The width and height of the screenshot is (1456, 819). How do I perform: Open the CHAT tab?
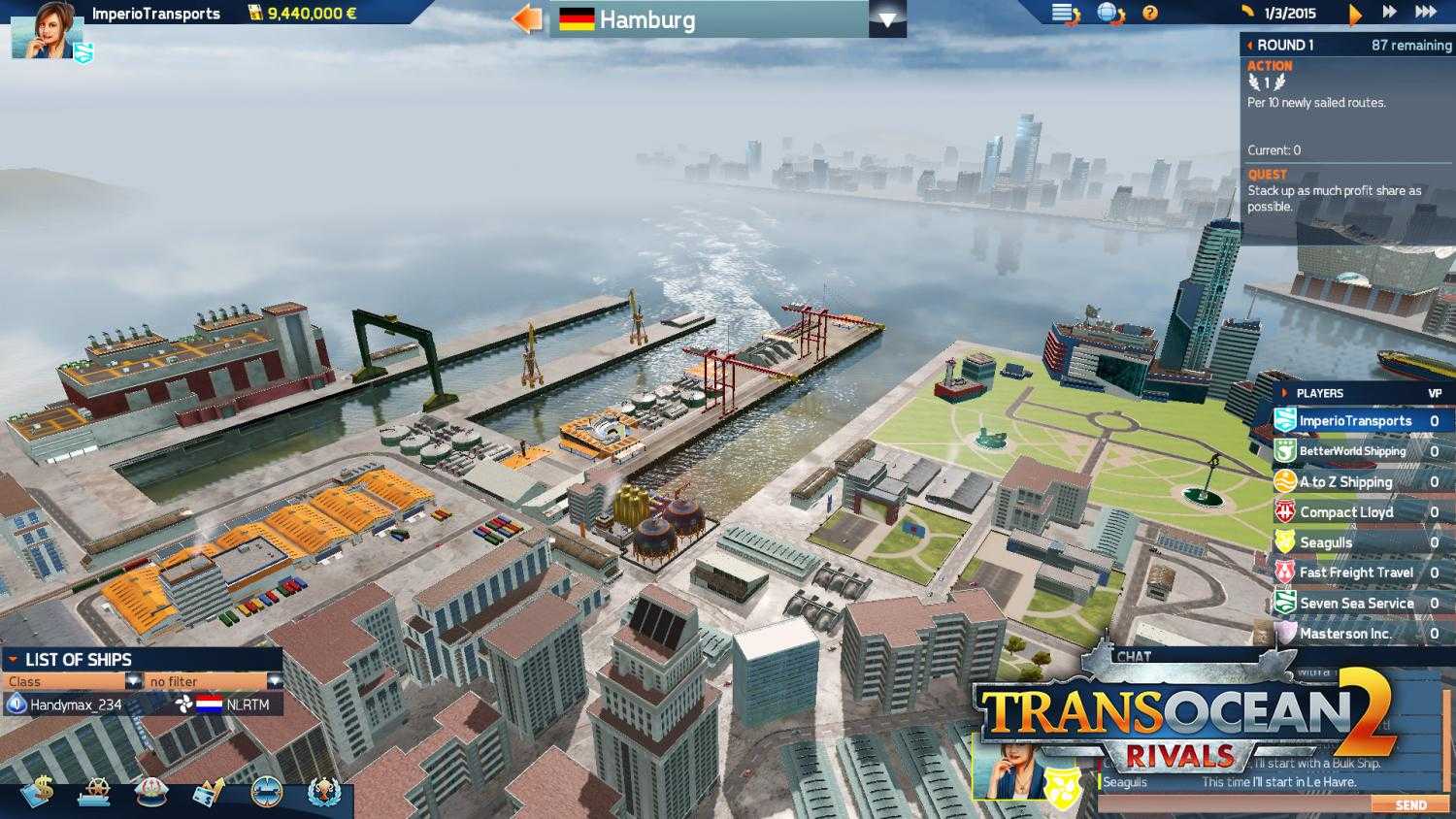[x=1132, y=656]
